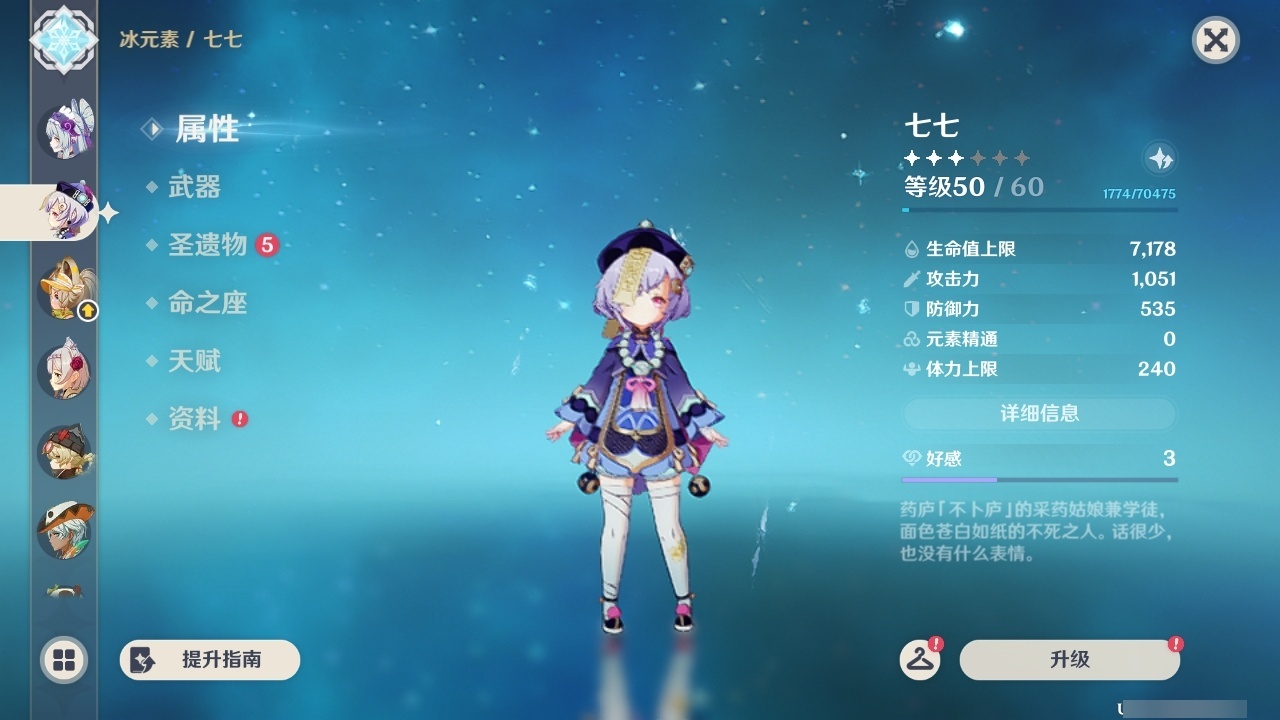Click the friendship emblem next to 好感

click(910, 455)
